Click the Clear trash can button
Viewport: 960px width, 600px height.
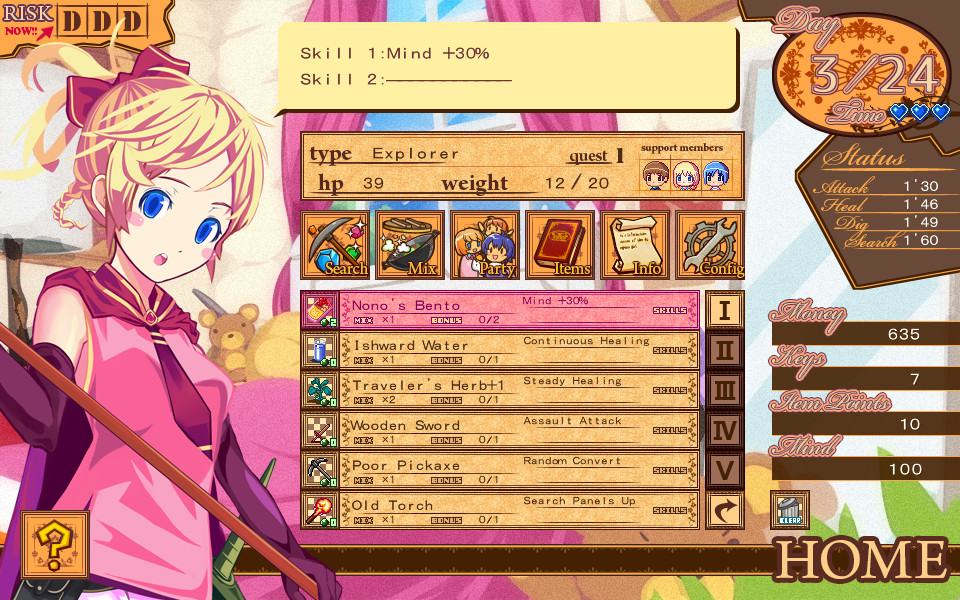tap(787, 510)
